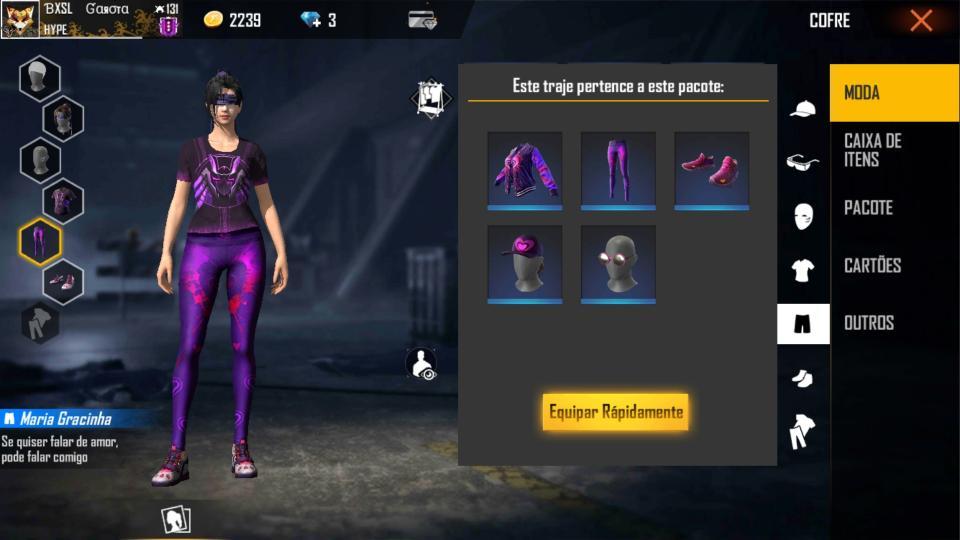Pick the pink sneakers bundle item

pos(711,170)
